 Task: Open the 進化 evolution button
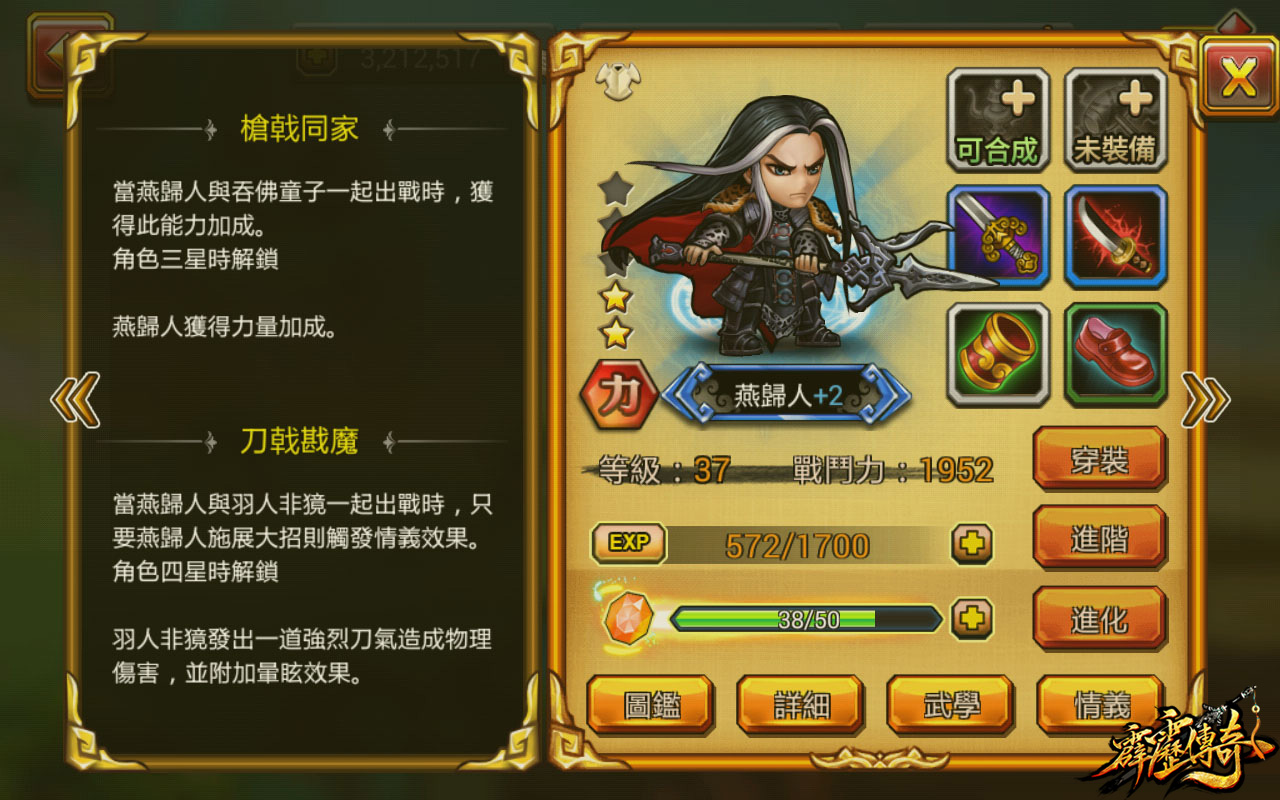(1099, 617)
